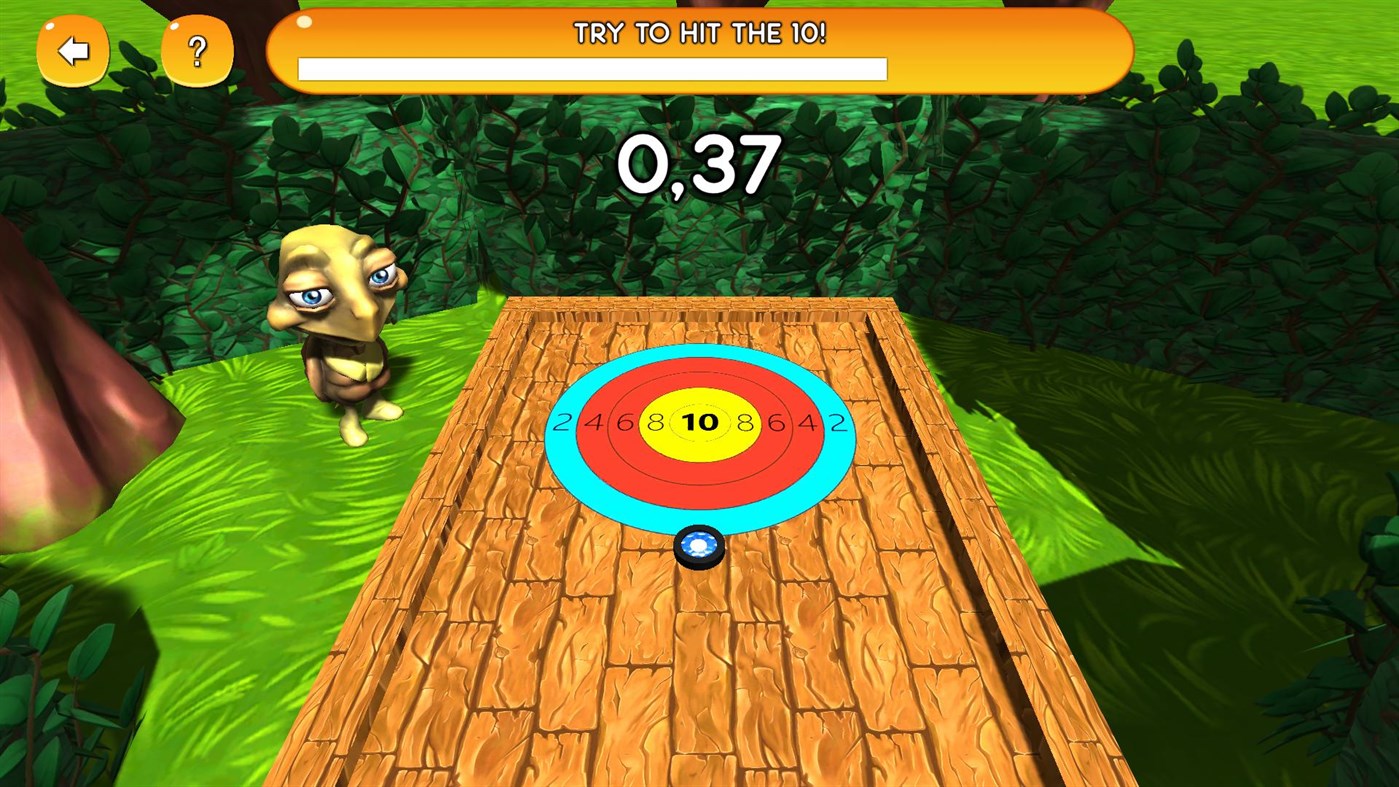Click the number 2 on the left edge

[x=560, y=423]
